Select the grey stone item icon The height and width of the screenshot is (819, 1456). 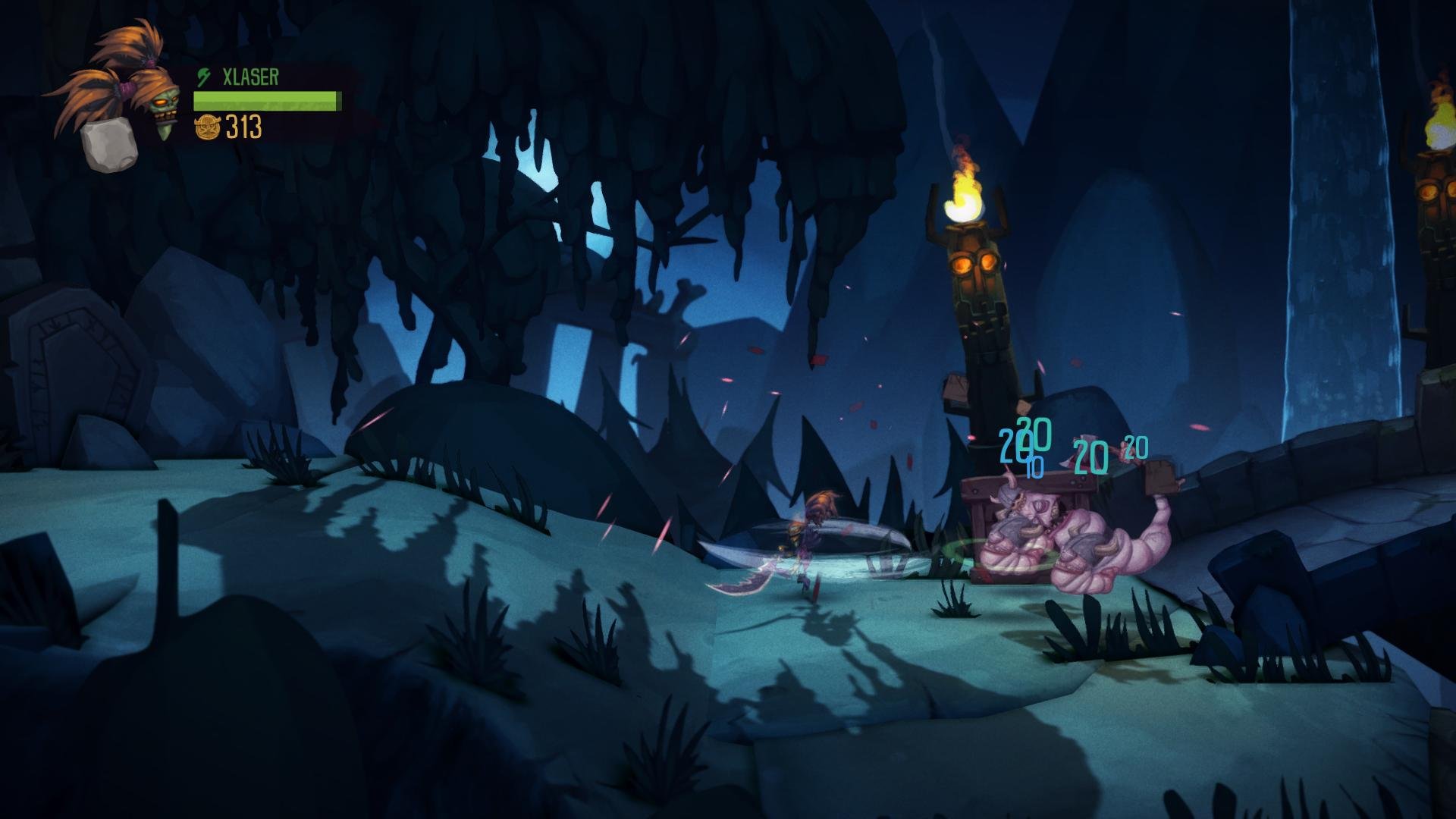pyautogui.click(x=108, y=146)
